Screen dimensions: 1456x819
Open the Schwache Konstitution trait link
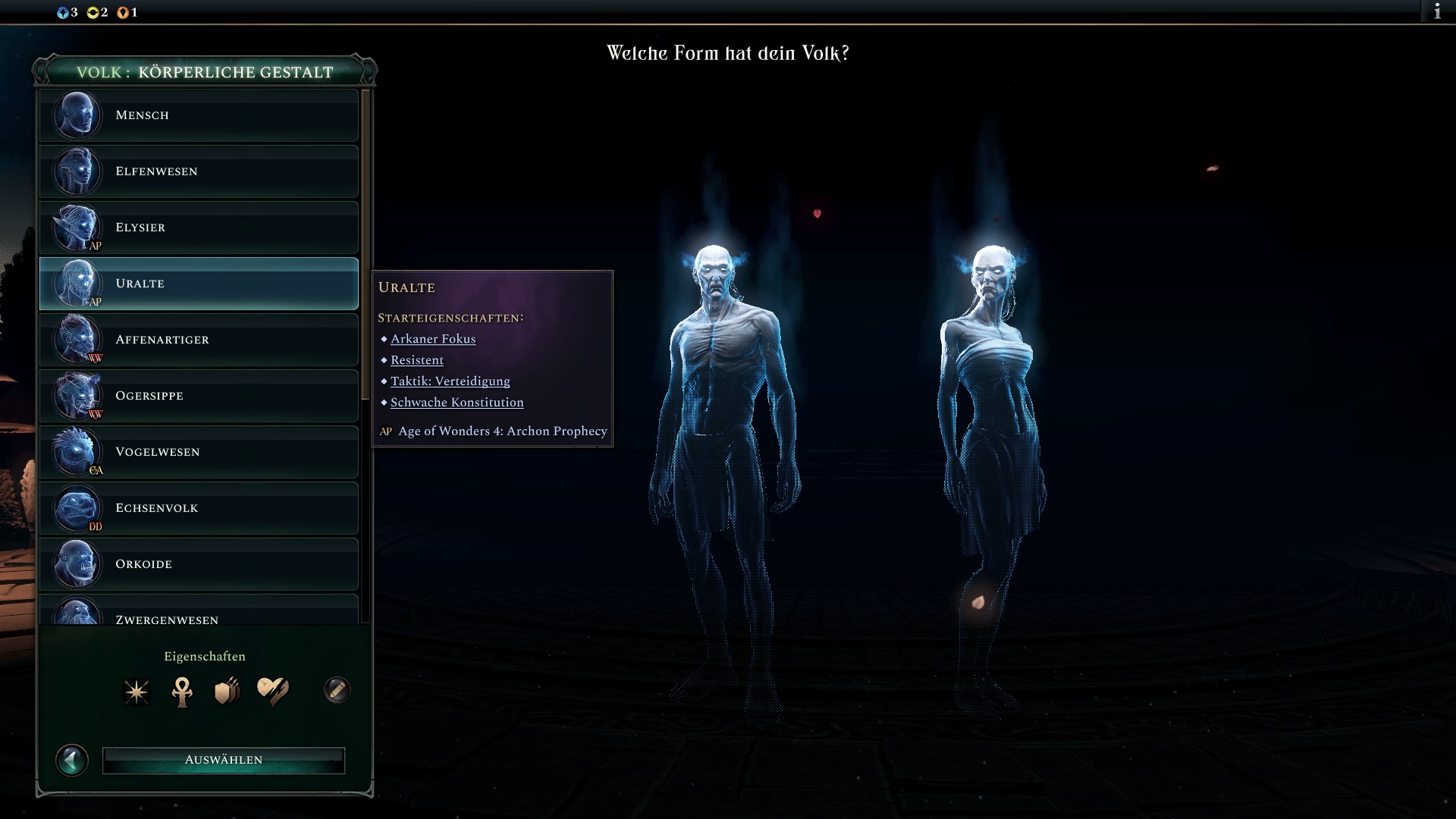click(457, 403)
